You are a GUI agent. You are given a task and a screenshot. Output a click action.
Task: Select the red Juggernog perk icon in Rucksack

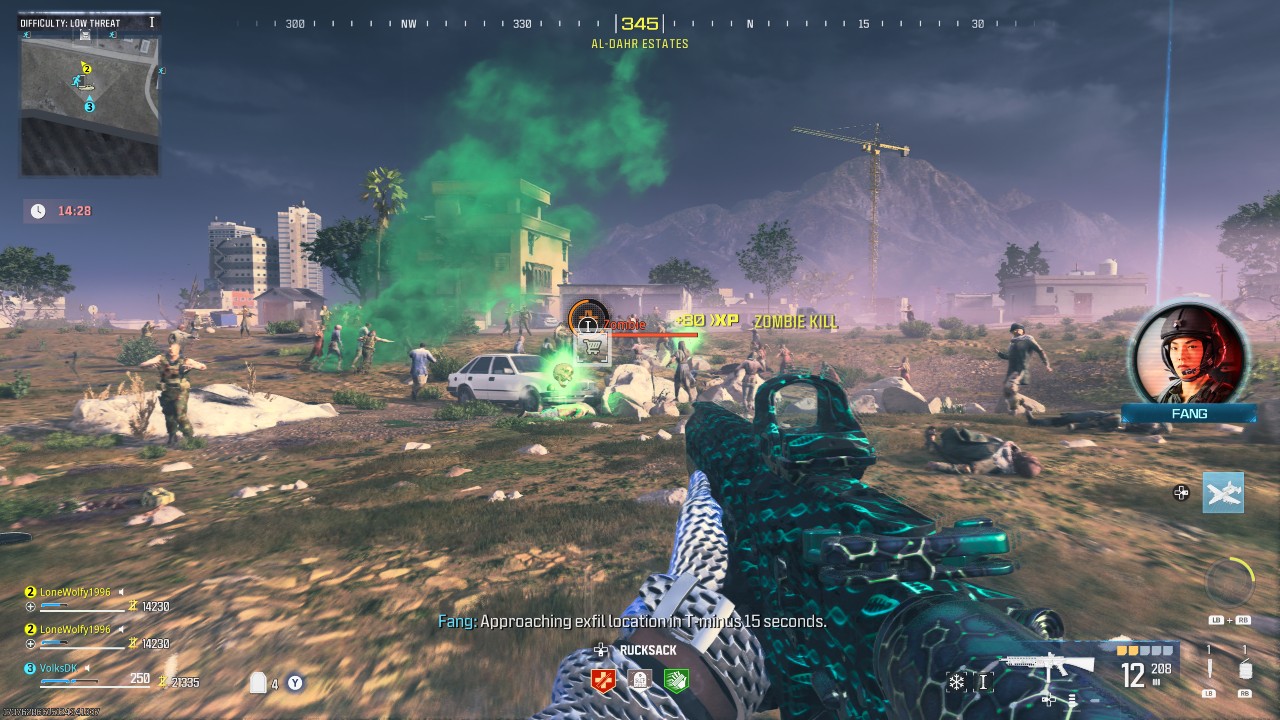[x=603, y=679]
